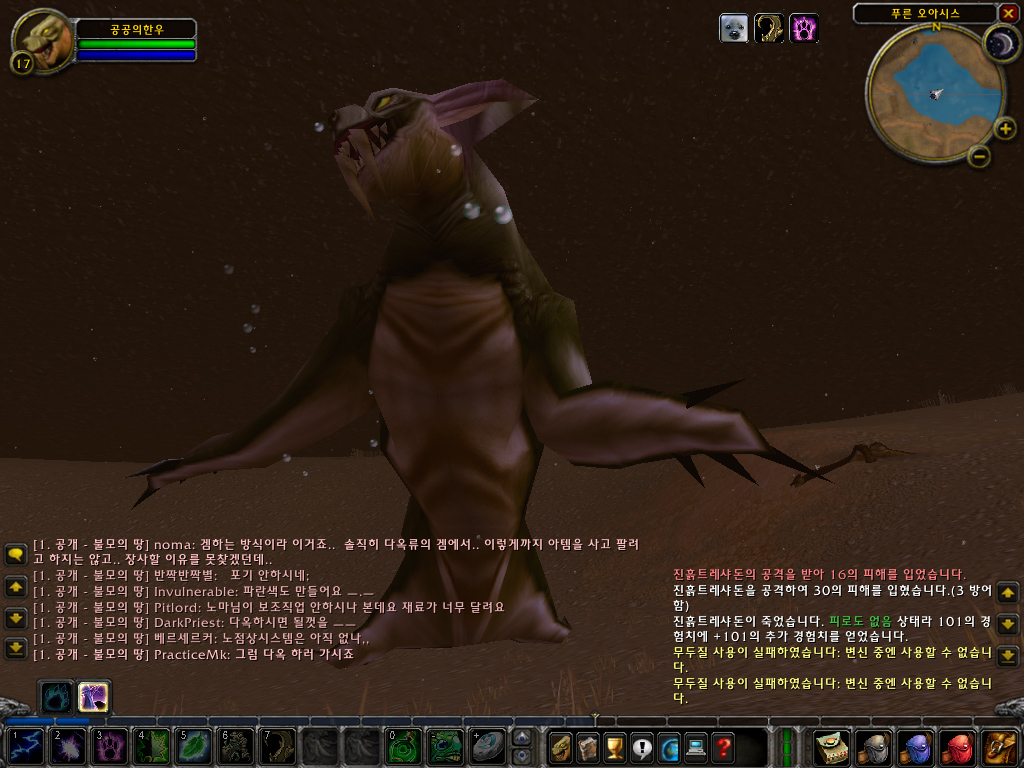Open the spellbook from the micro menu
Viewport: 1024px width, 768px height.
588,747
